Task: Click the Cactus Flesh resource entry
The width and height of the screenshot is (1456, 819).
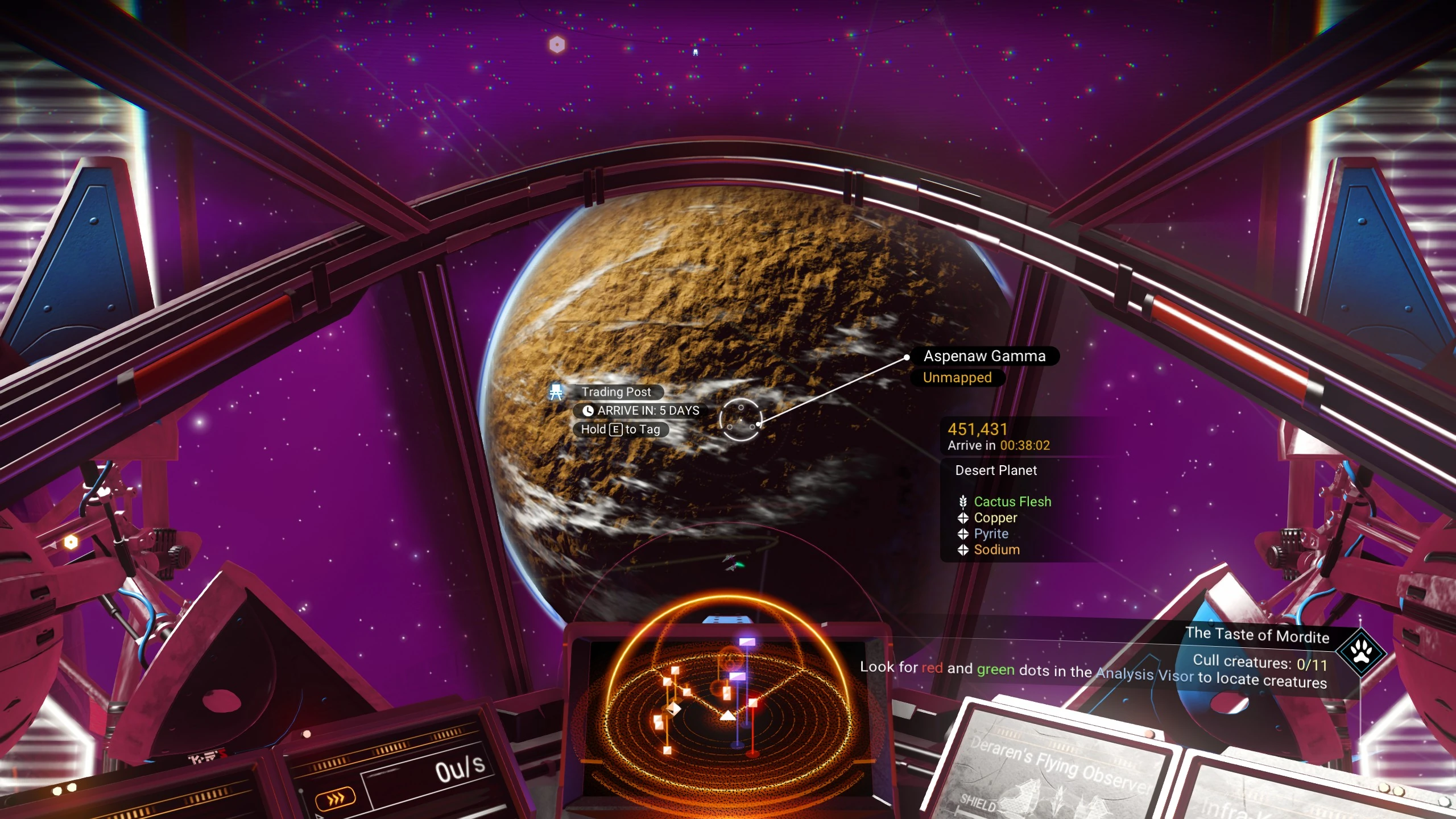Action: pyautogui.click(x=1012, y=502)
